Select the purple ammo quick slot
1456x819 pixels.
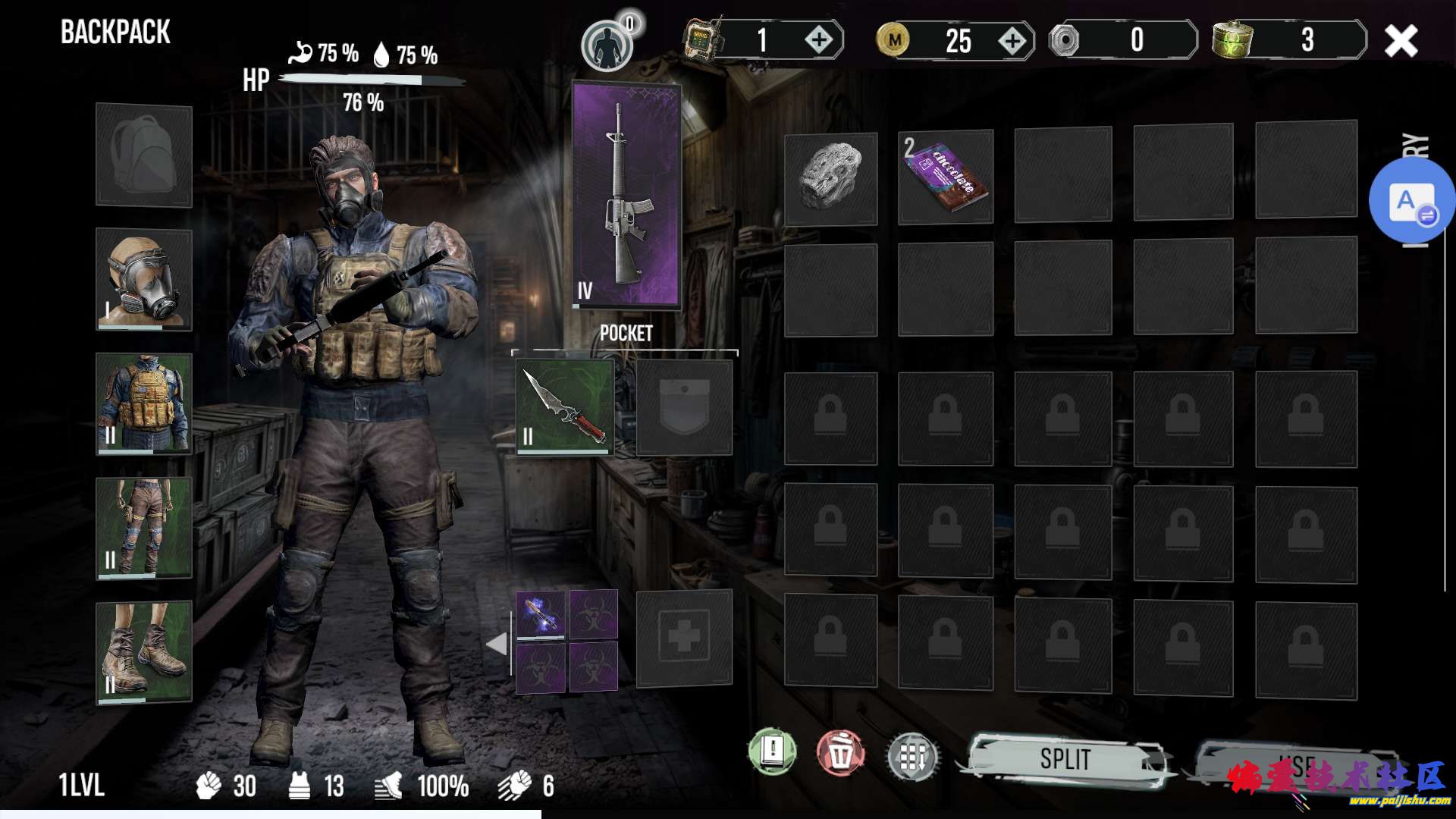coord(541,613)
